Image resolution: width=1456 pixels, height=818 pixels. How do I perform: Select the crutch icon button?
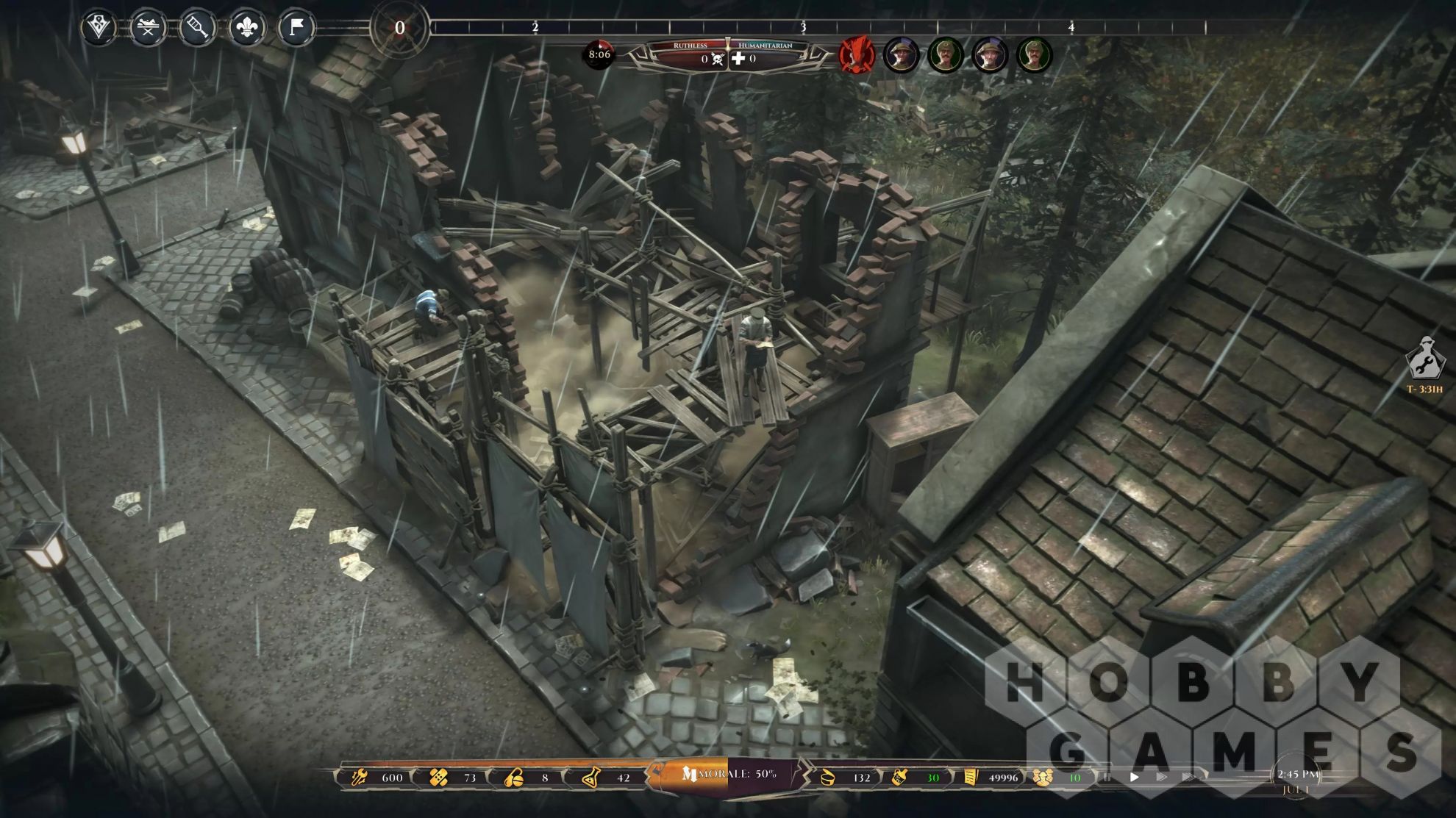197,29
